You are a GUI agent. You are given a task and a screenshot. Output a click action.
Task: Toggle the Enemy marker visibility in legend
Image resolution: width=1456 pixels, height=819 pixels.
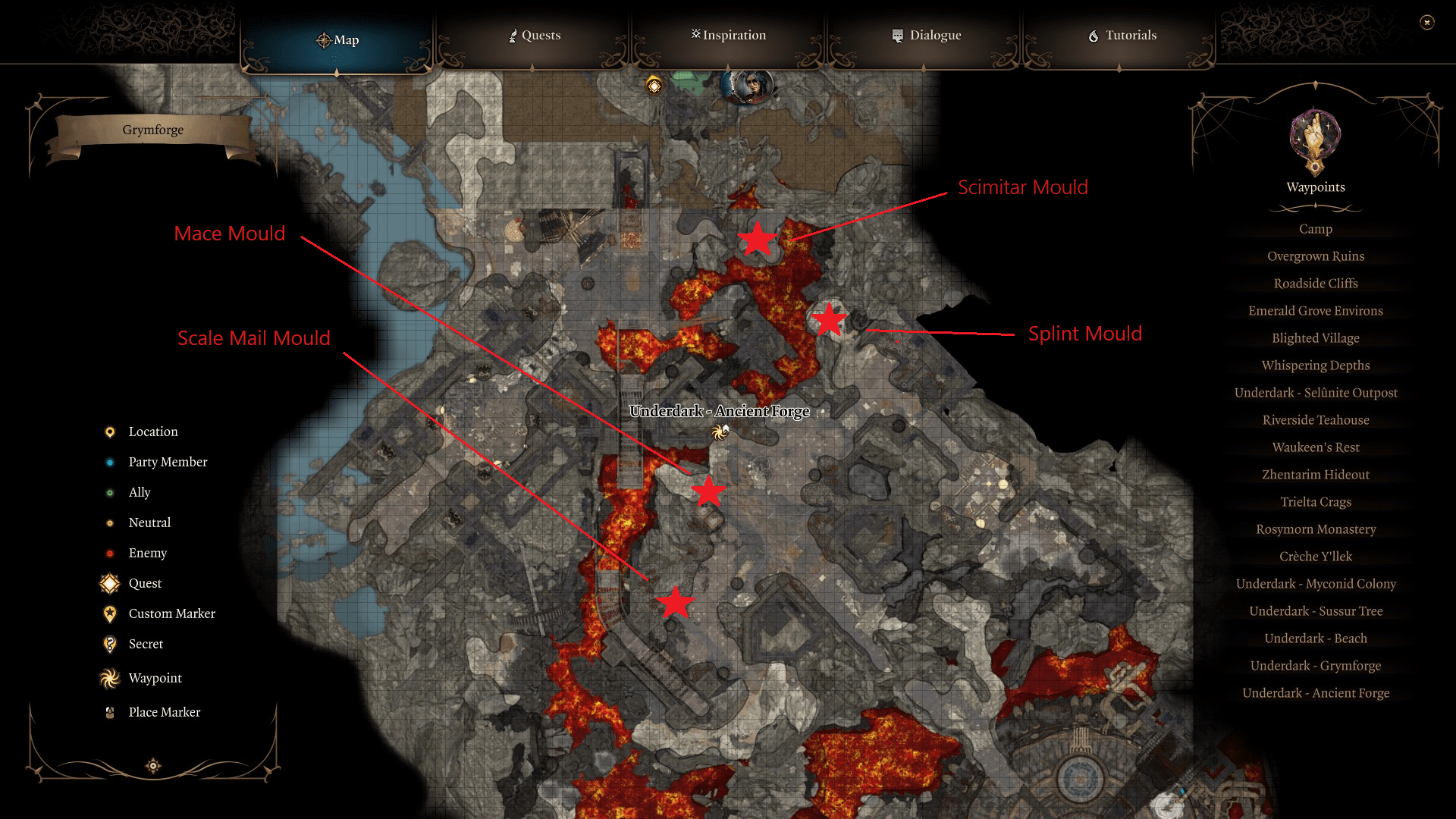[109, 553]
